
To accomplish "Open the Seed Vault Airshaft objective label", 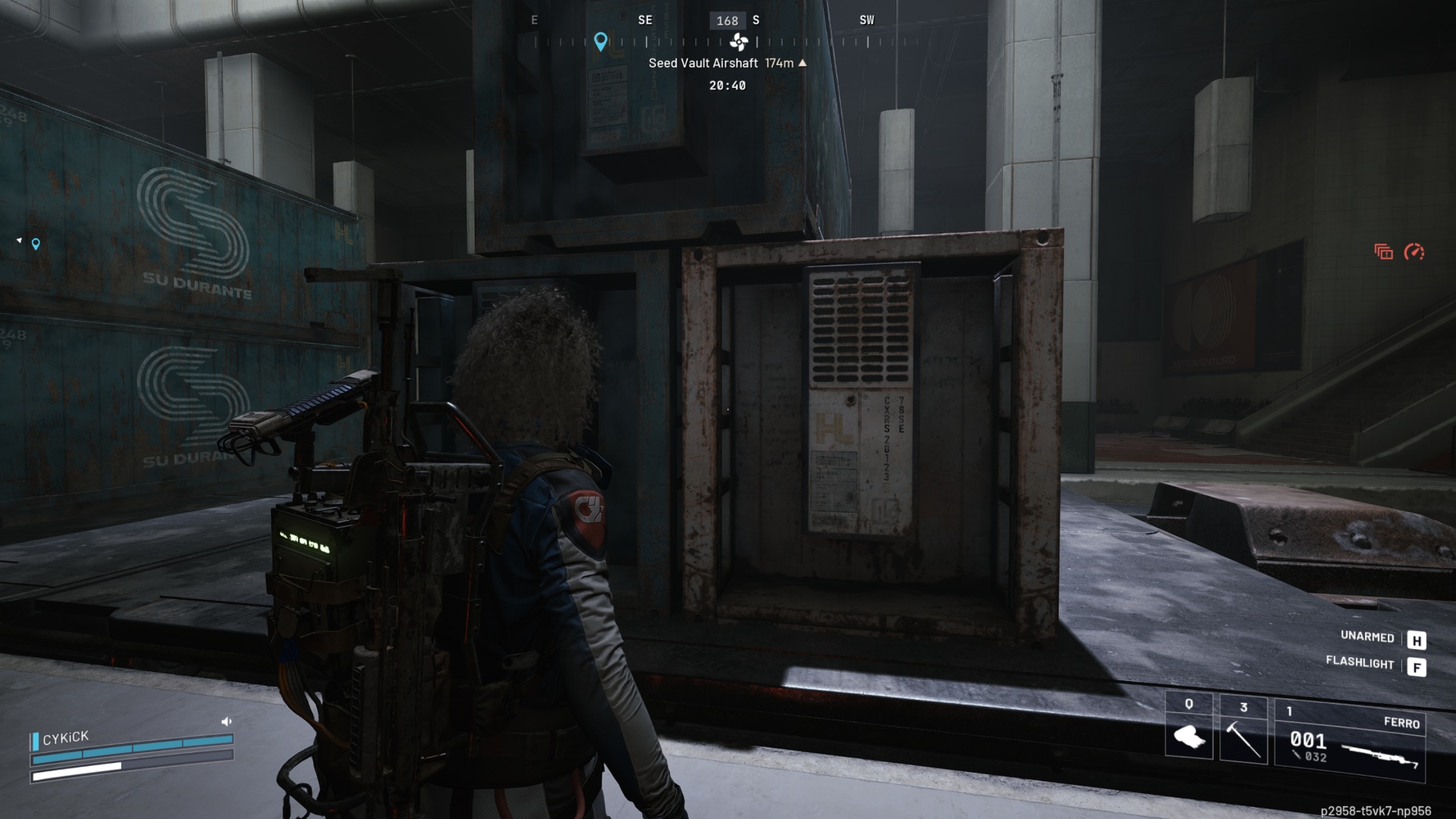I will coord(703,64).
